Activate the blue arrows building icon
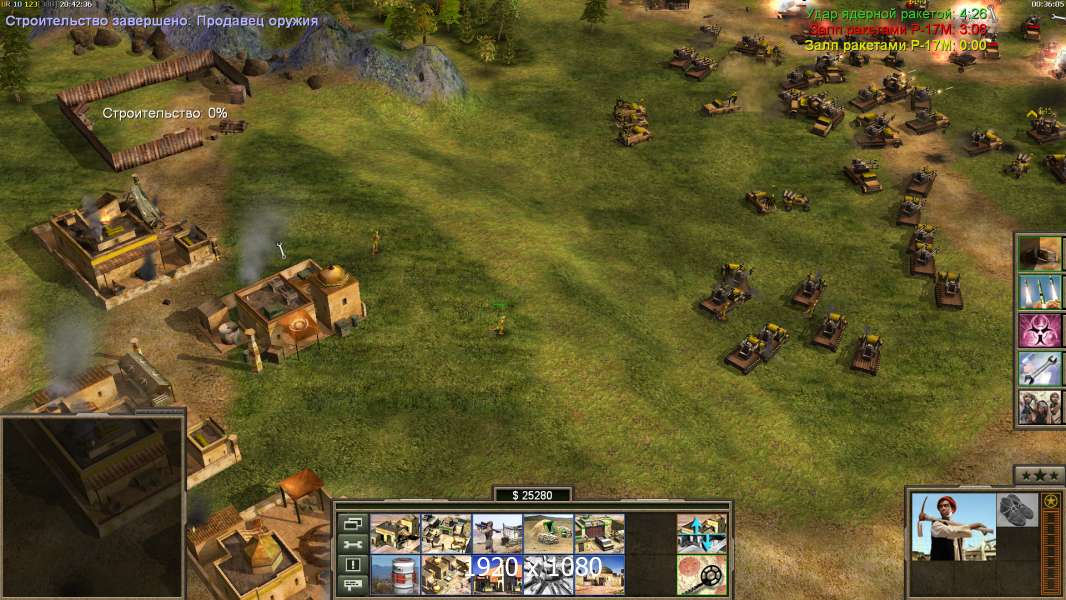1066x600 pixels. [x=701, y=534]
